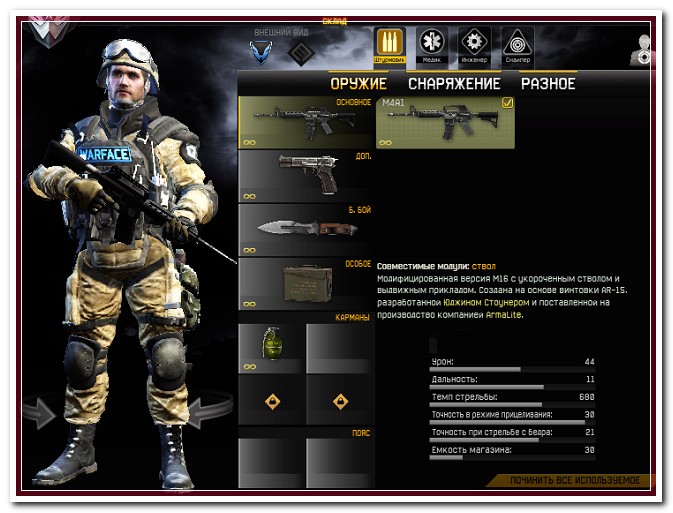Switch to the Инженер class

click(474, 46)
